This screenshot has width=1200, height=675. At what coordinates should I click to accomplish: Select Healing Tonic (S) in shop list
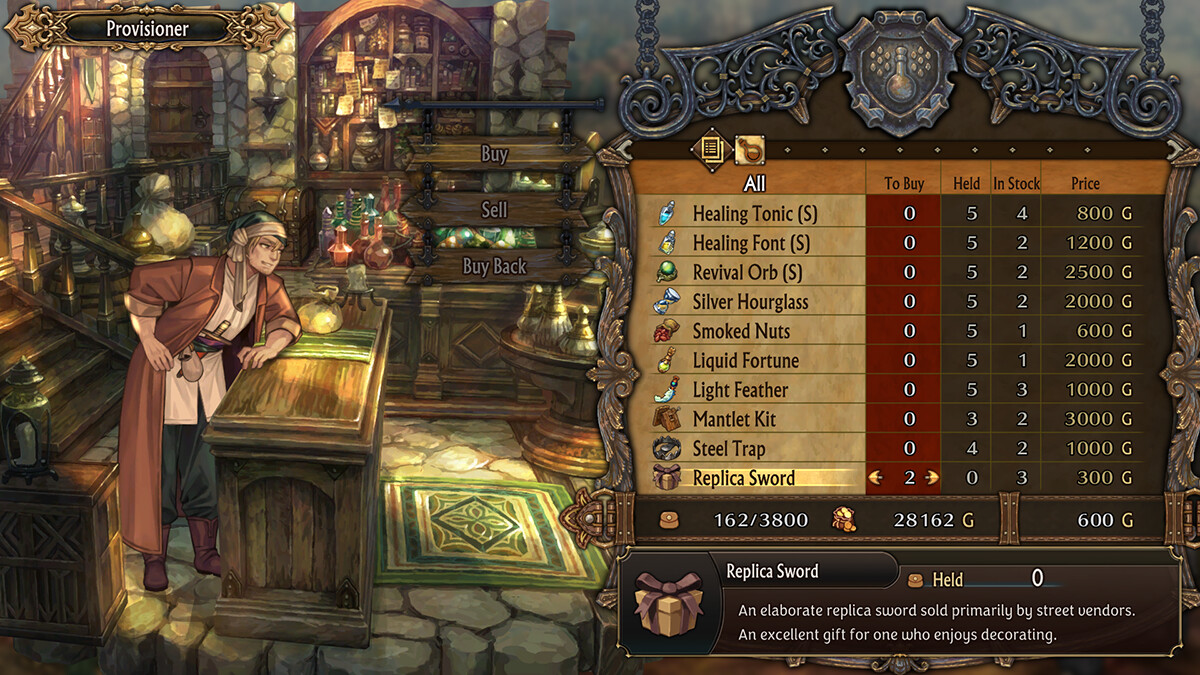pos(743,213)
